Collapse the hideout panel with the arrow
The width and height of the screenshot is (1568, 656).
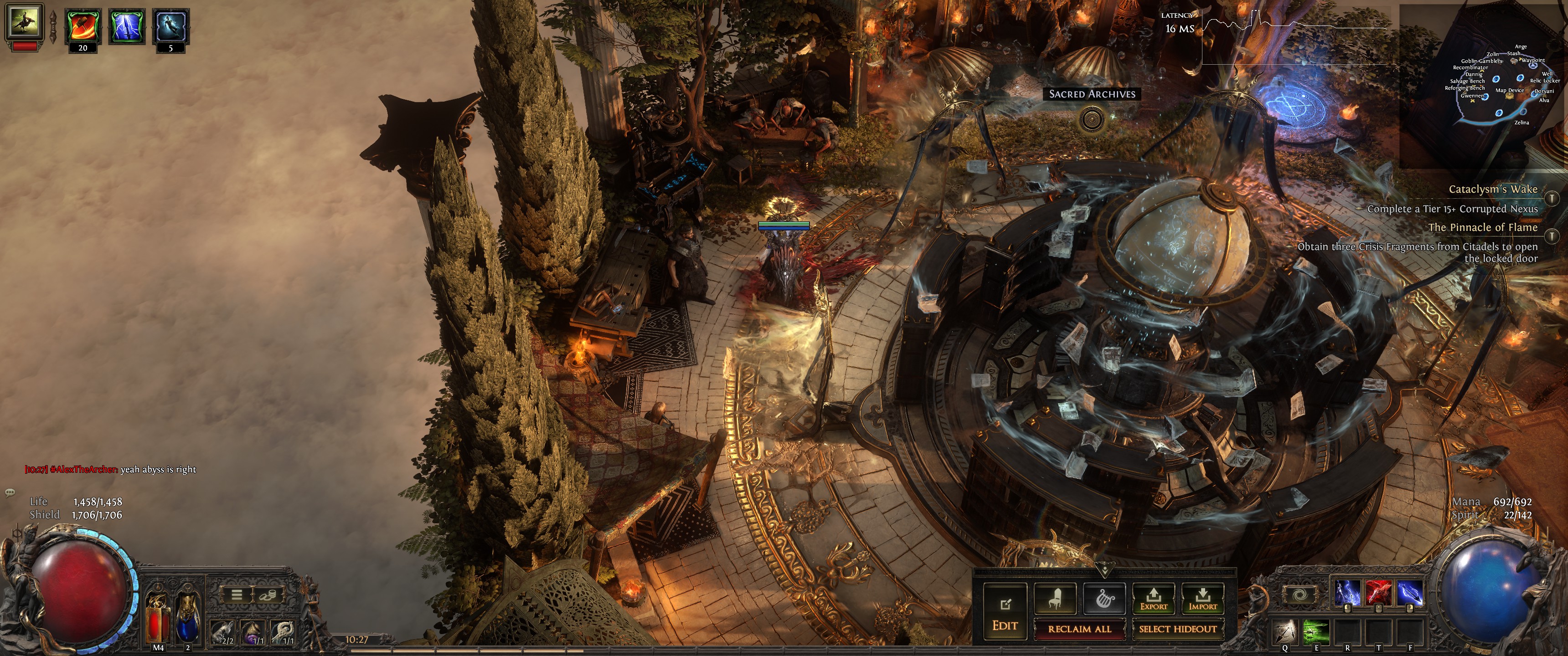click(x=1104, y=570)
